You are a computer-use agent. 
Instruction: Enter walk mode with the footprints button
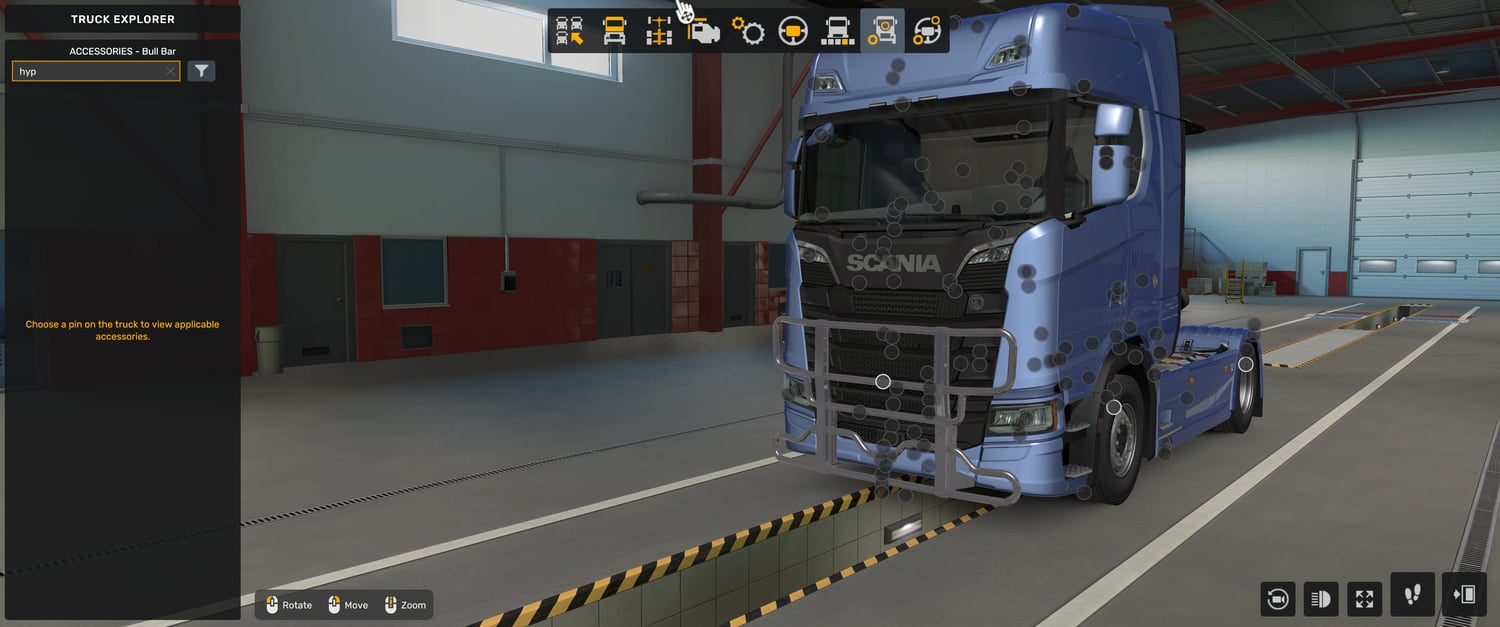point(1412,595)
